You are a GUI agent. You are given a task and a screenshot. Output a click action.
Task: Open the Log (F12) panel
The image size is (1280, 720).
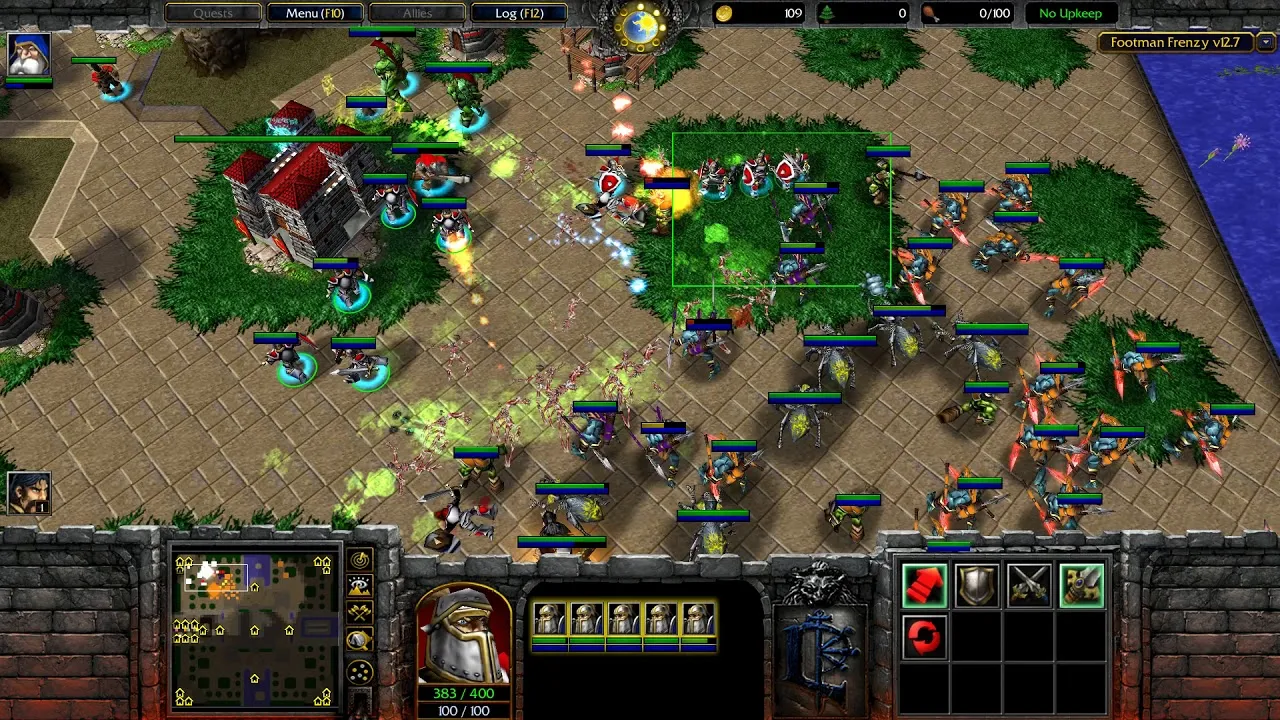[x=515, y=13]
